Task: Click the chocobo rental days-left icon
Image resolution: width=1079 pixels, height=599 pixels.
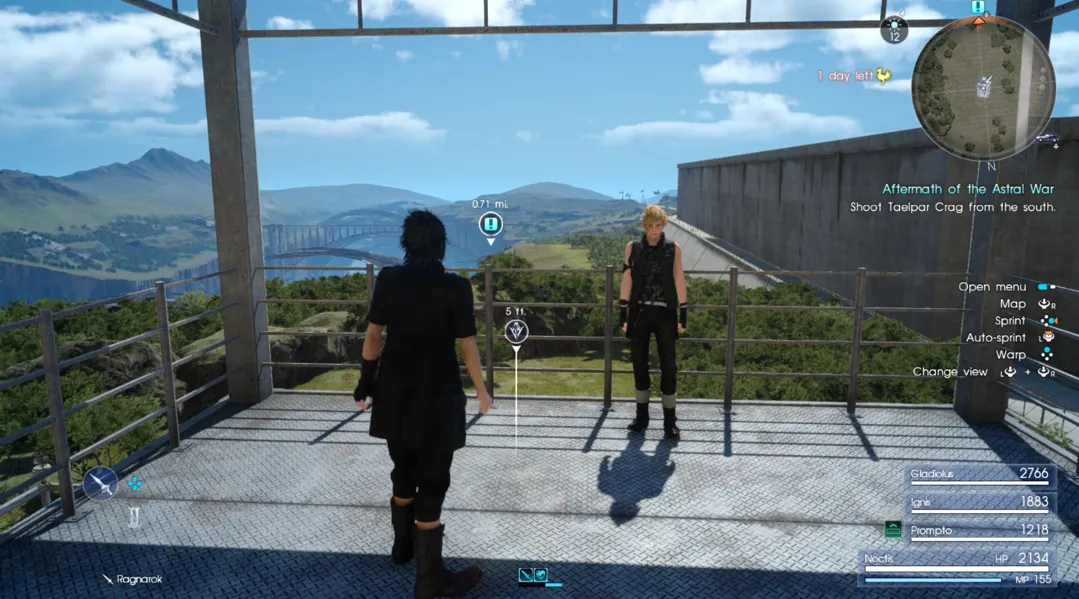Action: [x=883, y=76]
